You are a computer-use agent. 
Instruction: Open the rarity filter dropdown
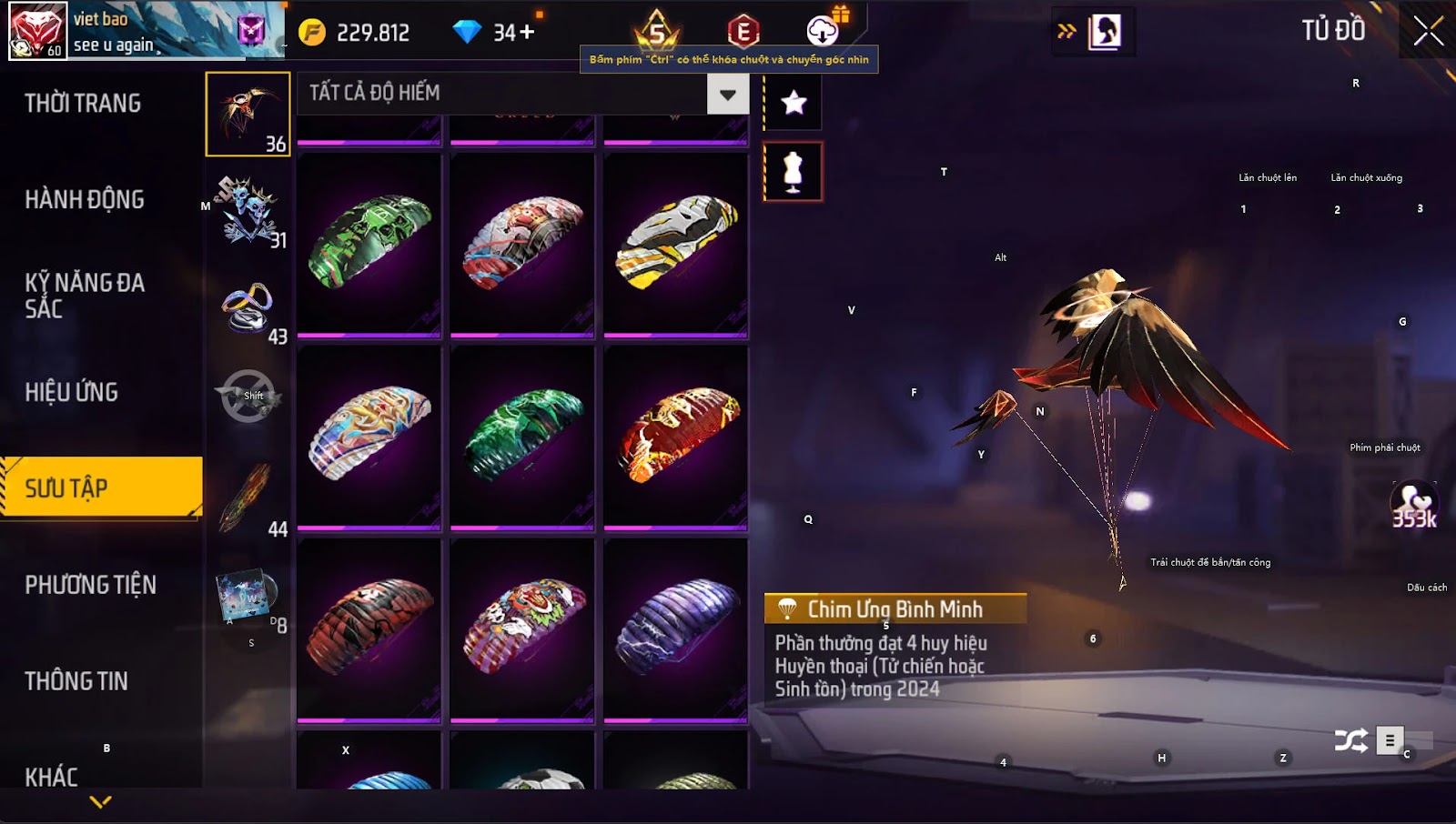click(x=727, y=94)
